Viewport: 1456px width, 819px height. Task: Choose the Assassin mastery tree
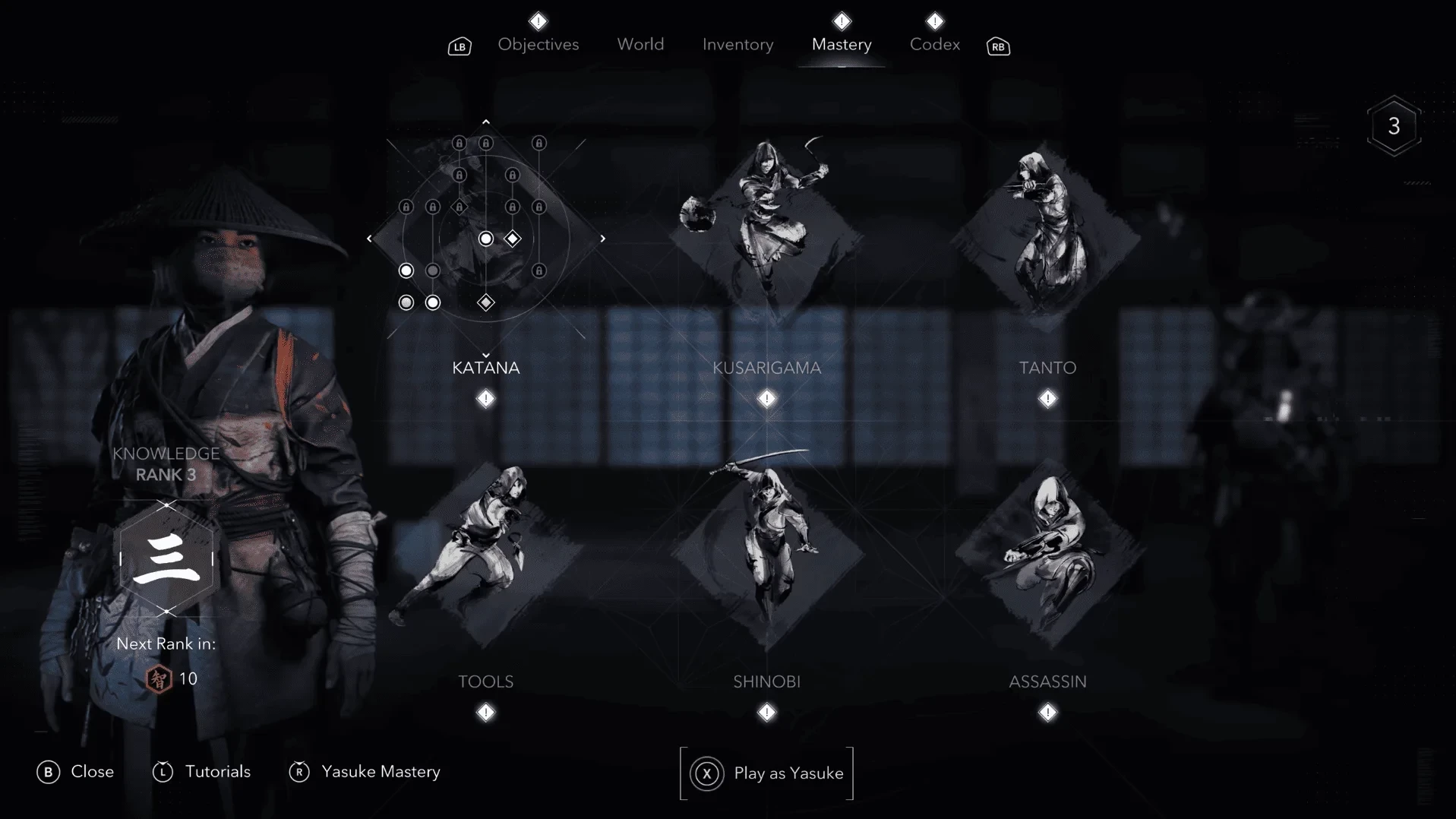coord(1047,552)
